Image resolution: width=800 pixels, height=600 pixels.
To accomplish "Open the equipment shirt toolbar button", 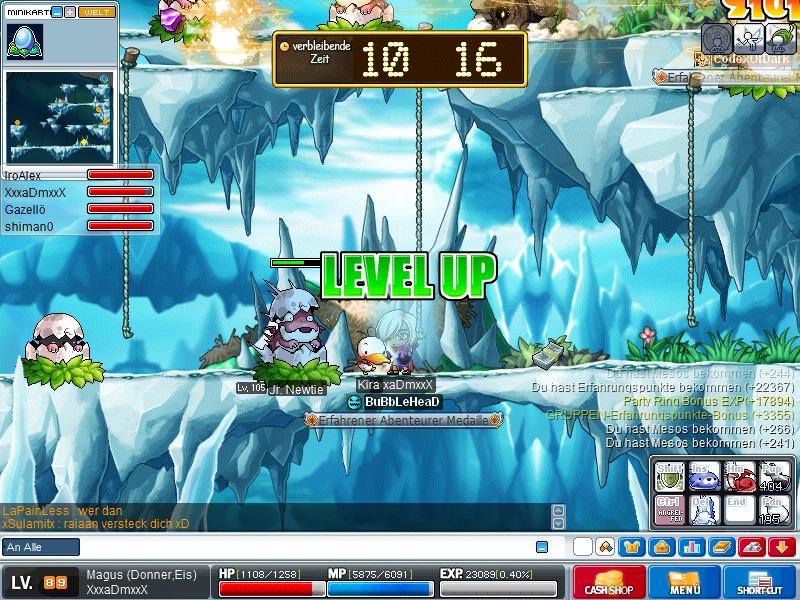I will [632, 547].
